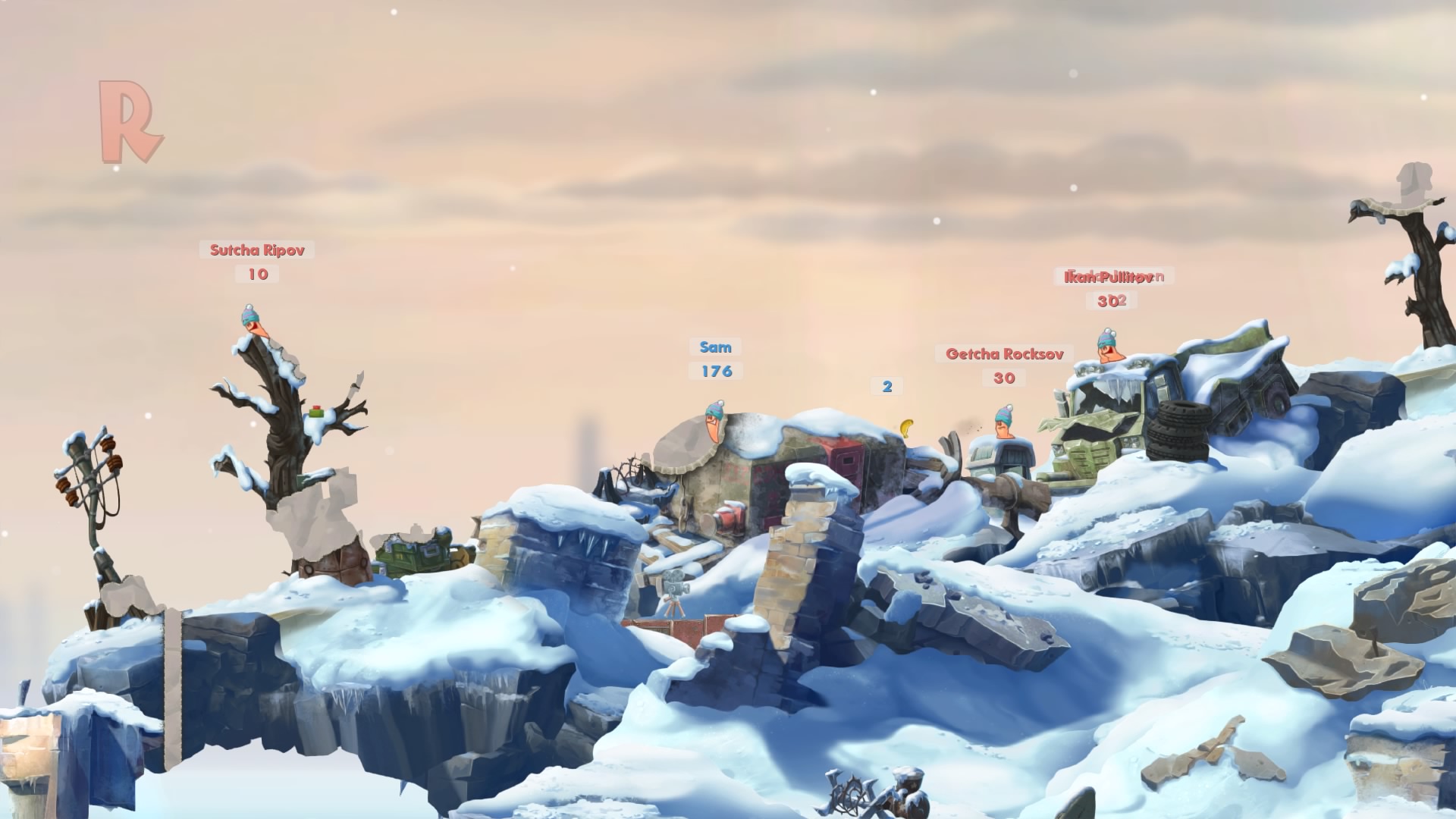The width and height of the screenshot is (1456, 819).
Task: Click the blue 2 counter above the banana
Action: point(886,387)
